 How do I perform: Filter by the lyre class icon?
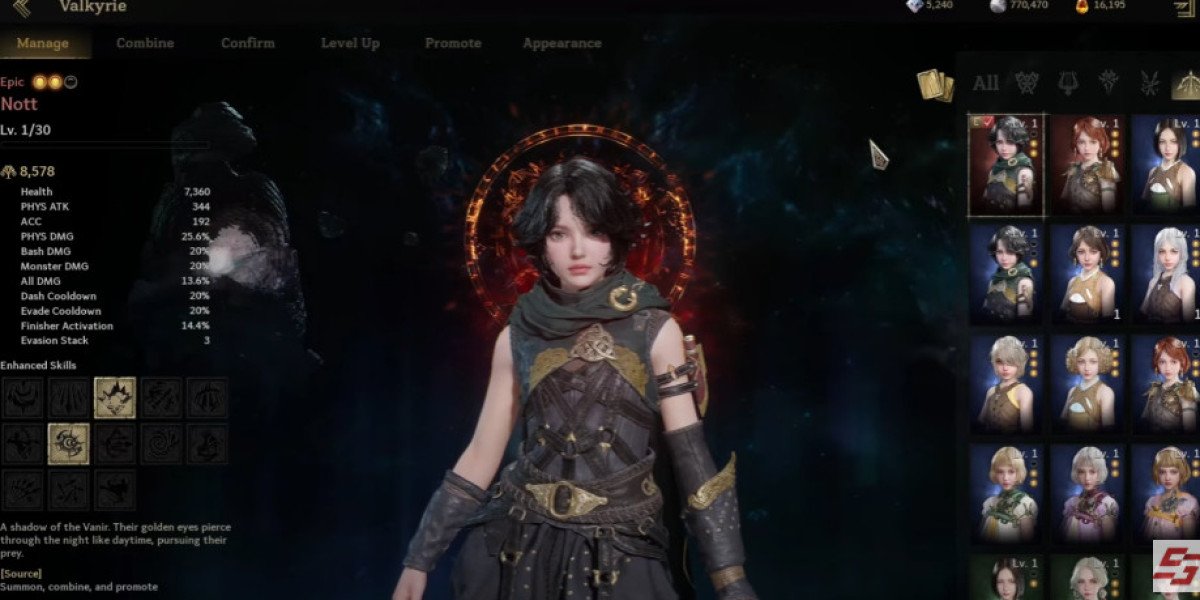pyautogui.click(x=1067, y=83)
